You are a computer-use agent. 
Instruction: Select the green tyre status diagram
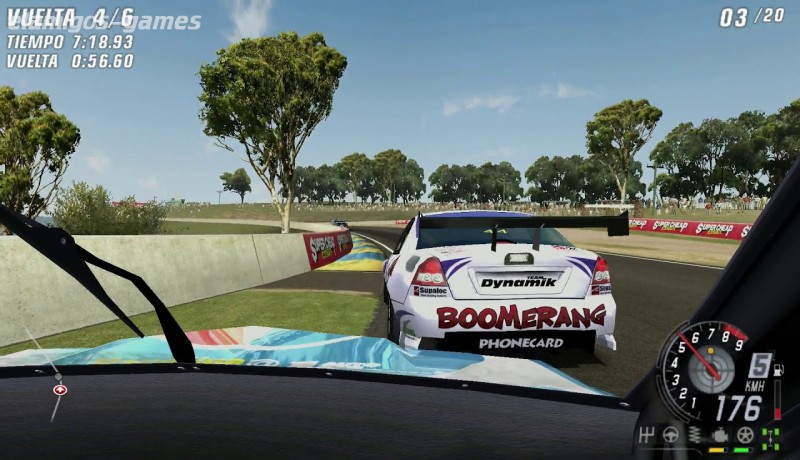(770, 436)
